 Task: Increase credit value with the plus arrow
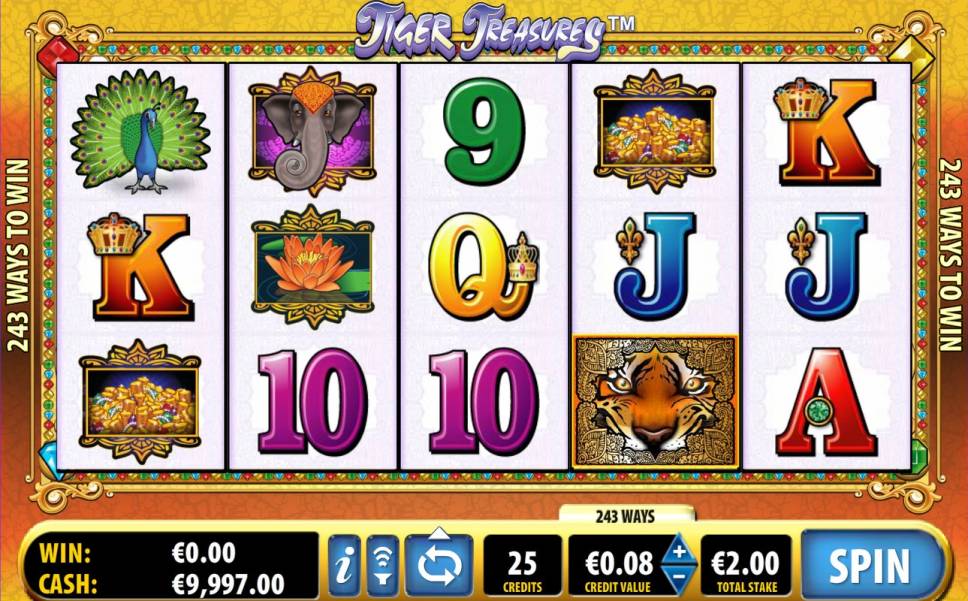click(x=679, y=551)
